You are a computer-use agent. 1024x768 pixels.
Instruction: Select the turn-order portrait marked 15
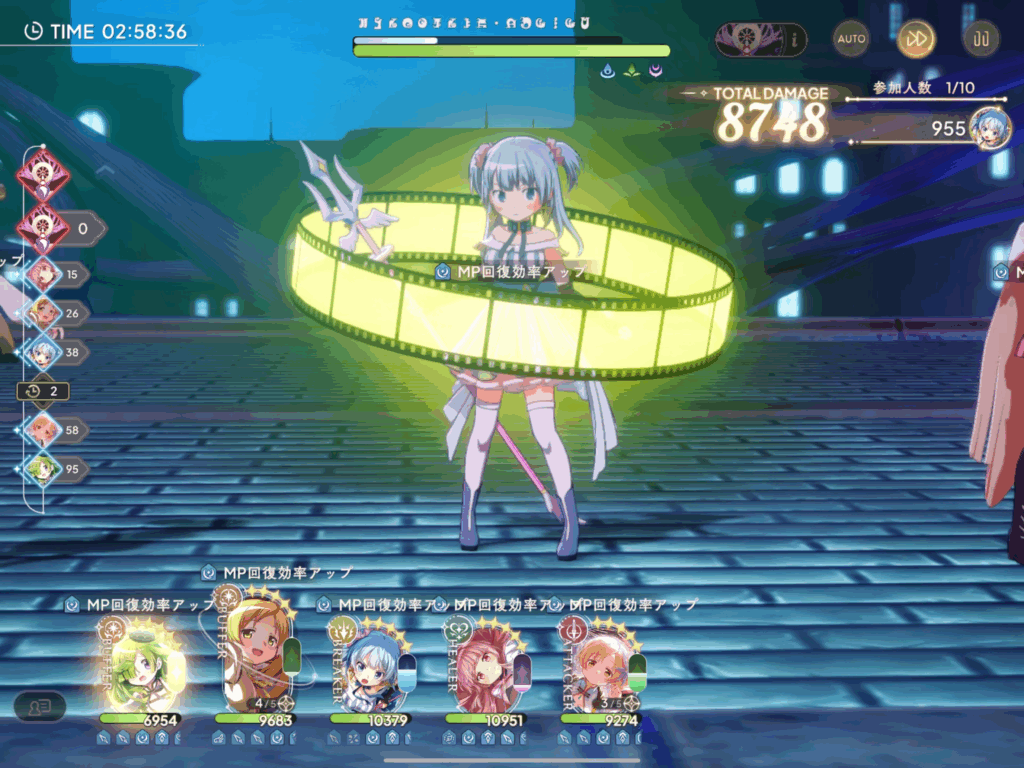pos(43,274)
